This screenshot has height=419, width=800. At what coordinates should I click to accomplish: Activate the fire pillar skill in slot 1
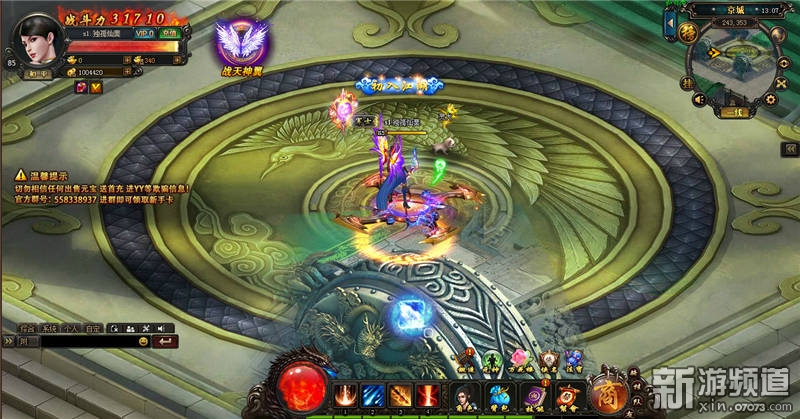click(345, 395)
